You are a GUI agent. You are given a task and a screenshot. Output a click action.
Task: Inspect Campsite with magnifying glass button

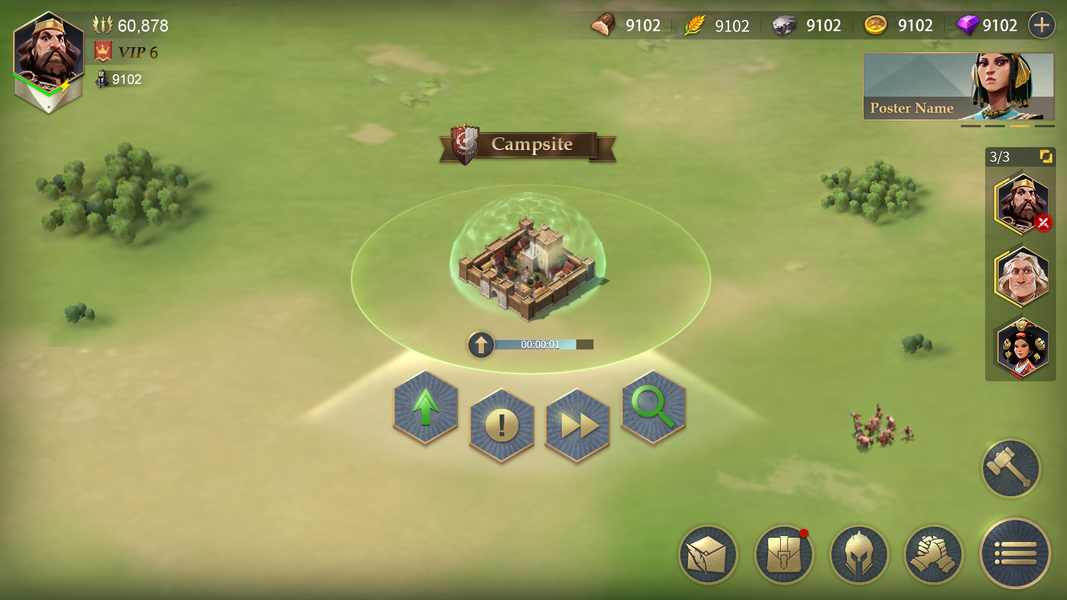click(654, 407)
